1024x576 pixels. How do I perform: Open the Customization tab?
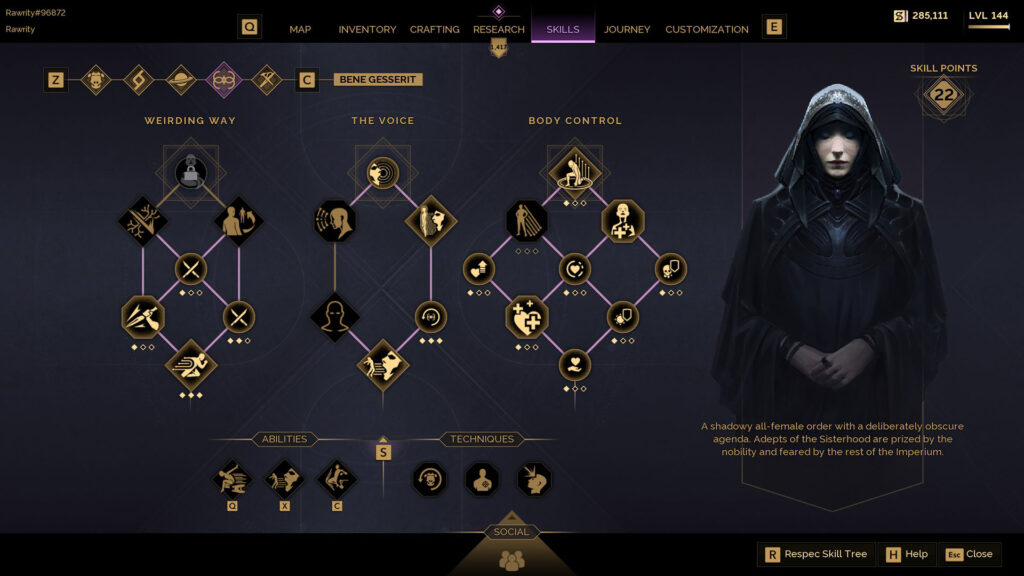click(706, 29)
